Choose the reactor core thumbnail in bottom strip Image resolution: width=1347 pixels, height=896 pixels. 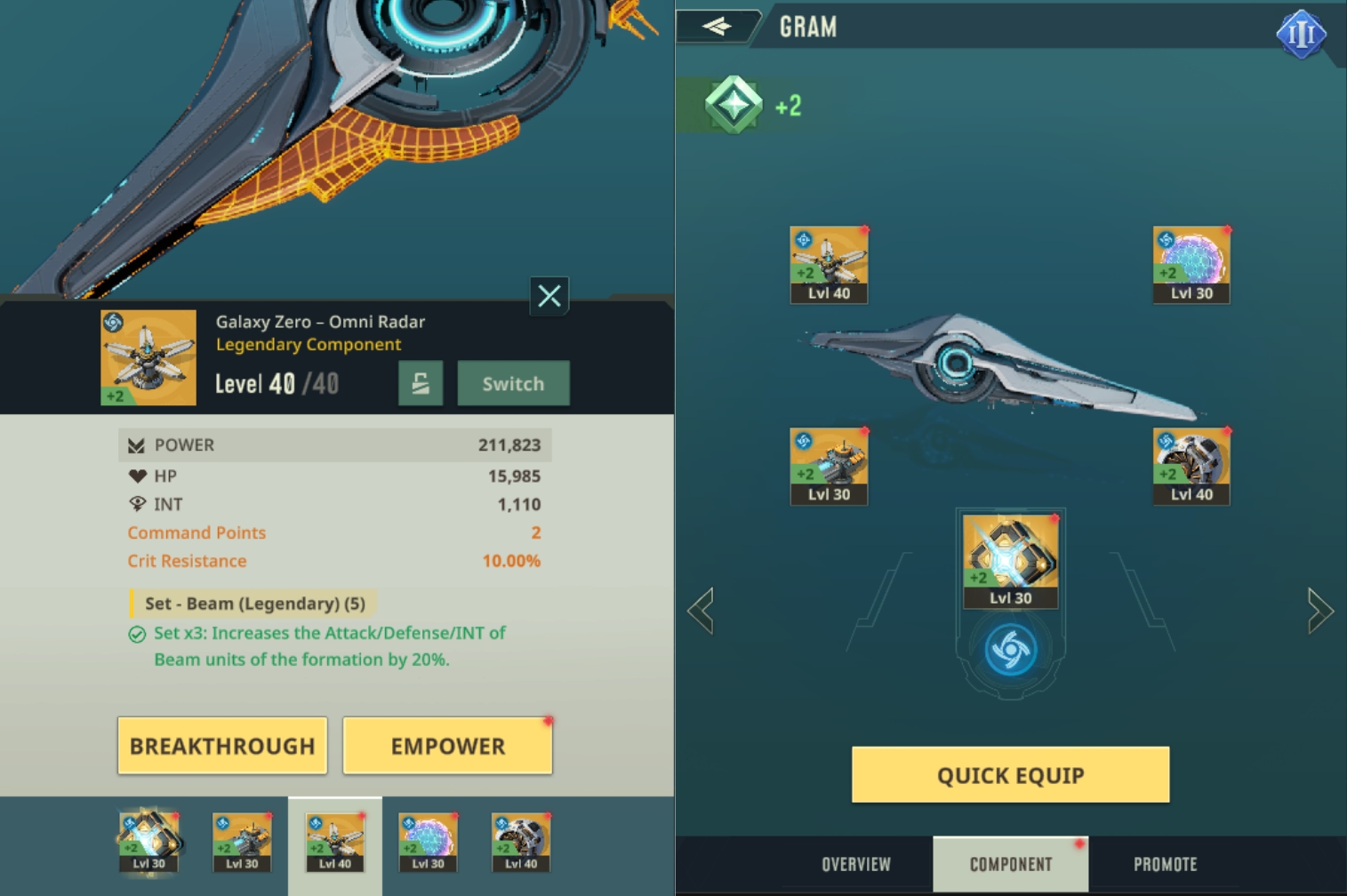[x=149, y=841]
